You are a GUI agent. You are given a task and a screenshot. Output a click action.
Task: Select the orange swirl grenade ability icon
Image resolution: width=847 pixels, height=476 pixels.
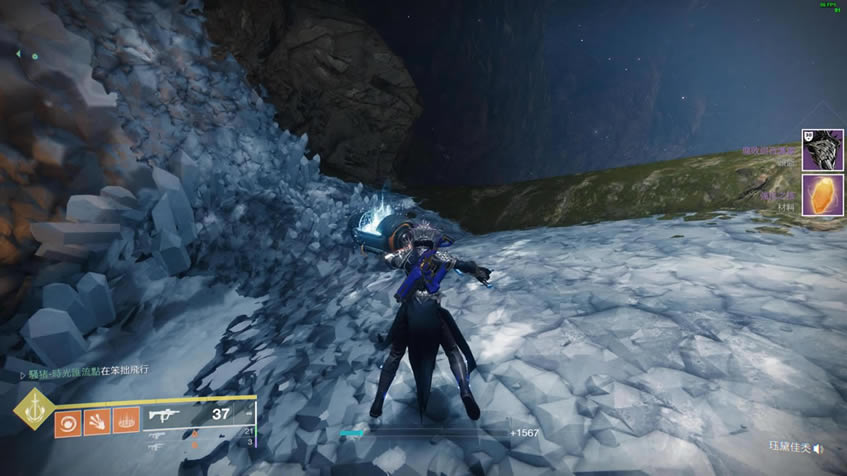[68, 421]
